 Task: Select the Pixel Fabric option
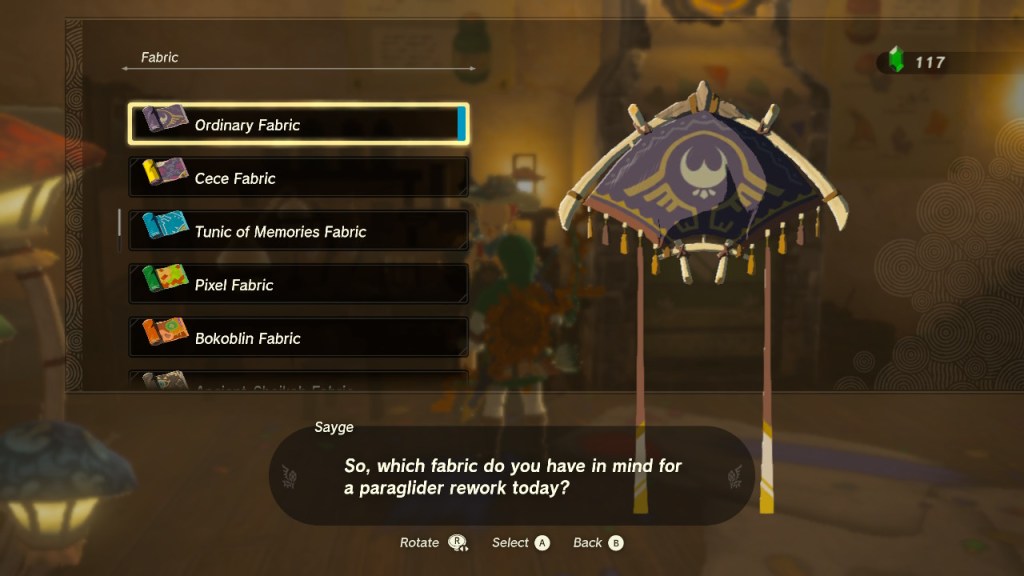pyautogui.click(x=298, y=284)
